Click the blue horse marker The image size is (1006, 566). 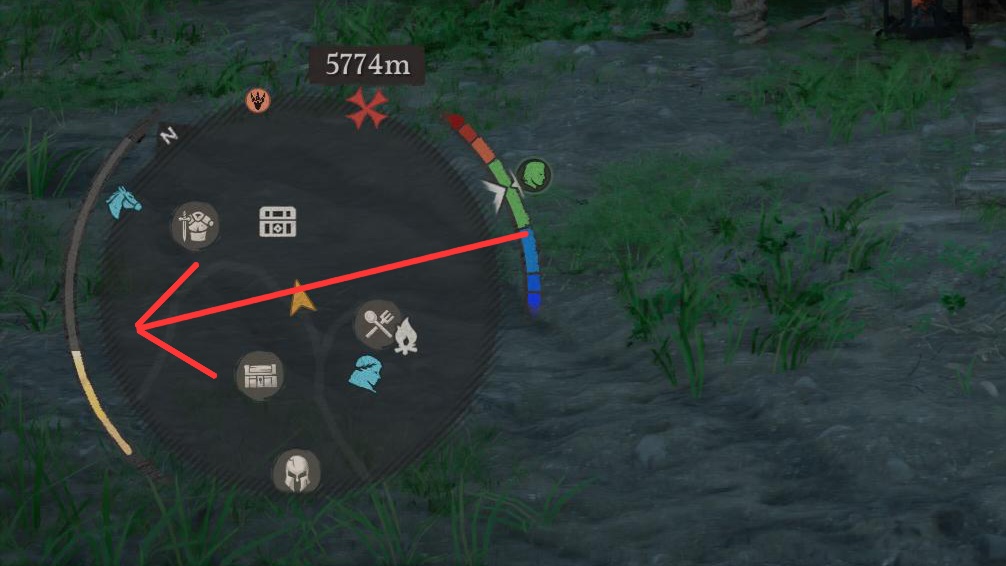coord(124,202)
